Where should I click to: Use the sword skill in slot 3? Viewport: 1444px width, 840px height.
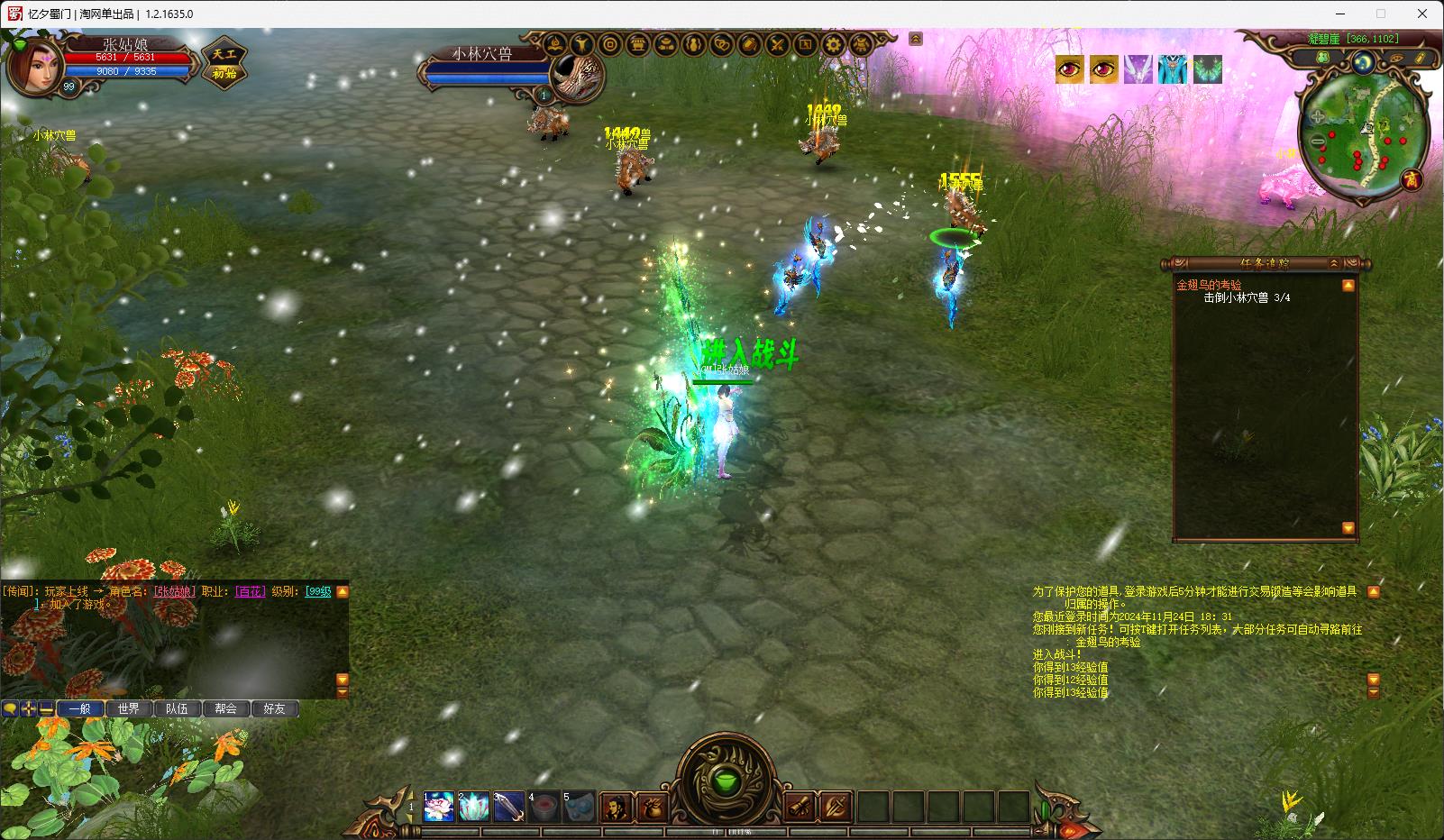coord(509,806)
